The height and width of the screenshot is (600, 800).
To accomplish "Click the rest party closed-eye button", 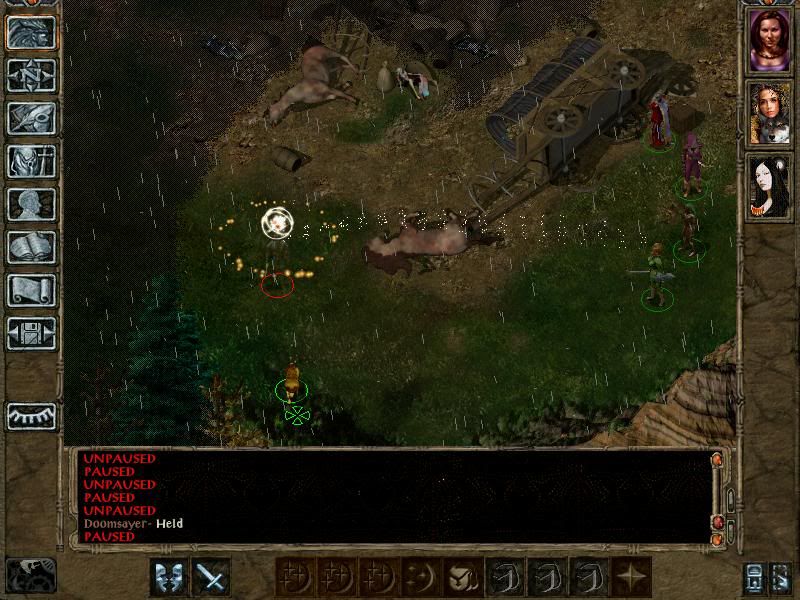I will pos(31,415).
